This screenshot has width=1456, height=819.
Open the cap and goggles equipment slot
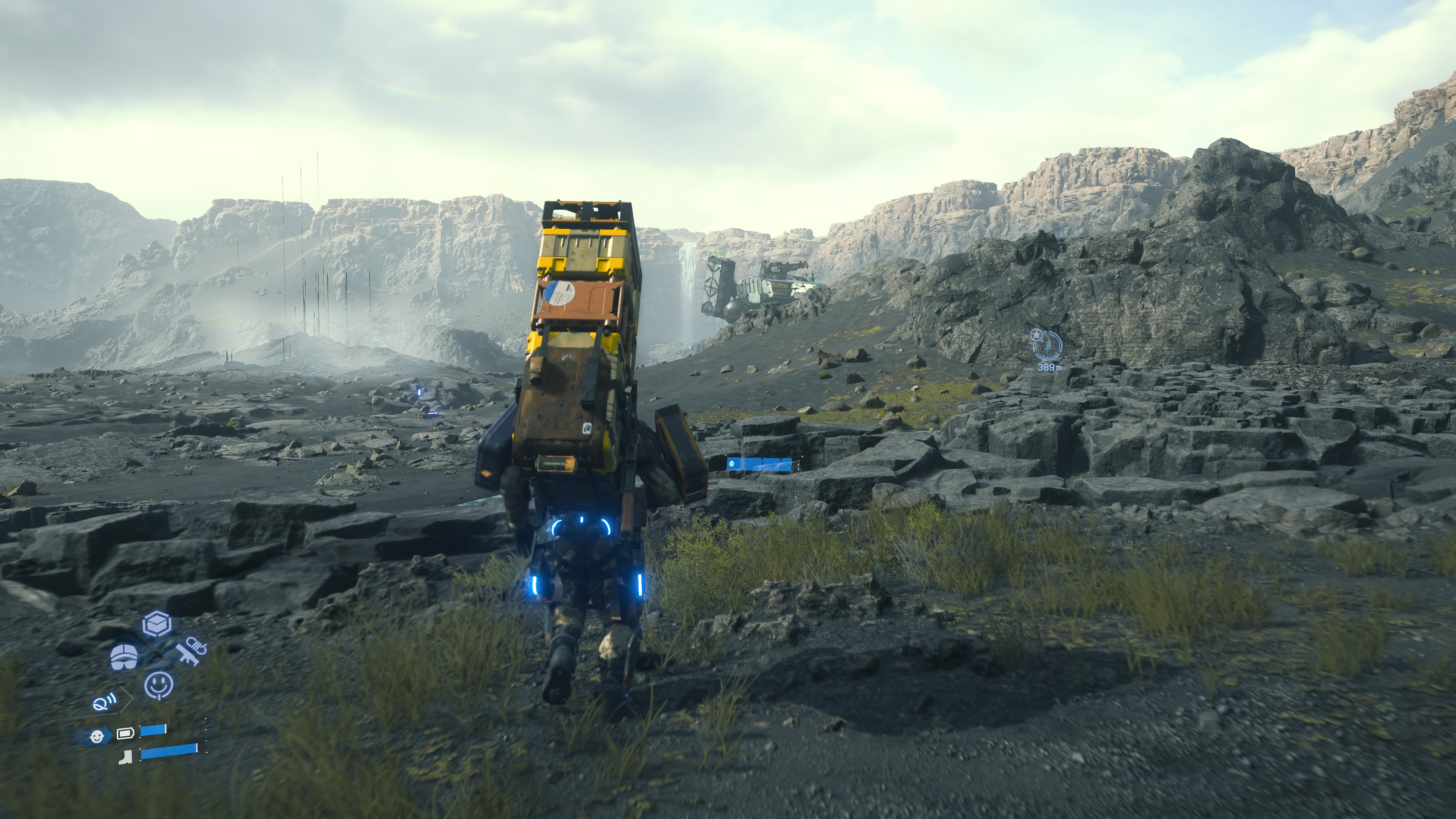124,656
